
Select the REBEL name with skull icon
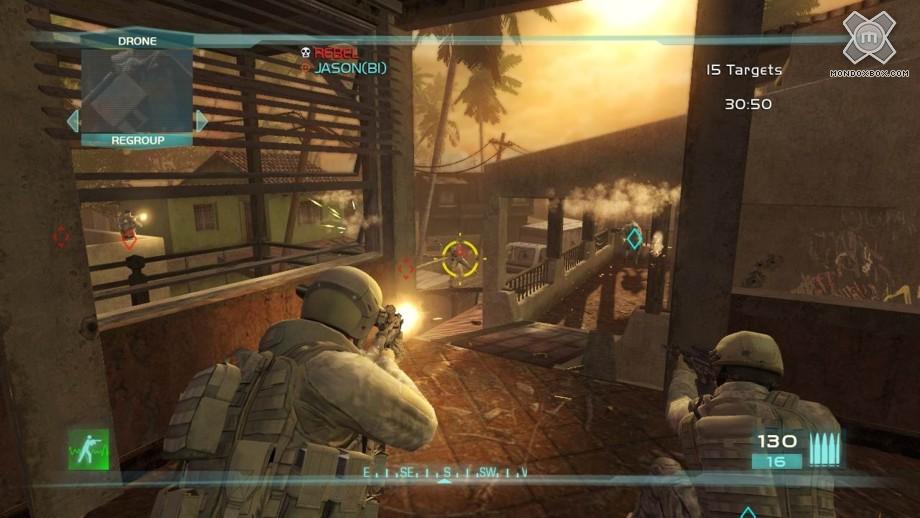click(335, 52)
